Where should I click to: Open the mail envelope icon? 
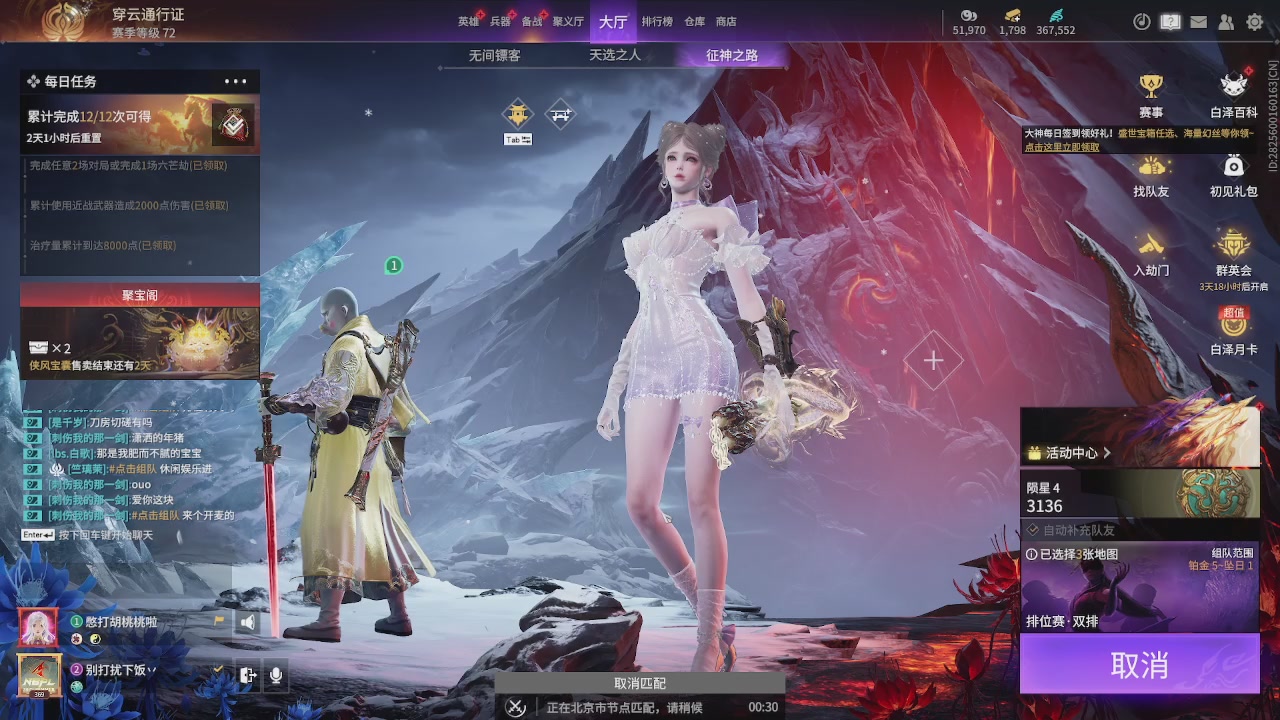tap(1198, 22)
